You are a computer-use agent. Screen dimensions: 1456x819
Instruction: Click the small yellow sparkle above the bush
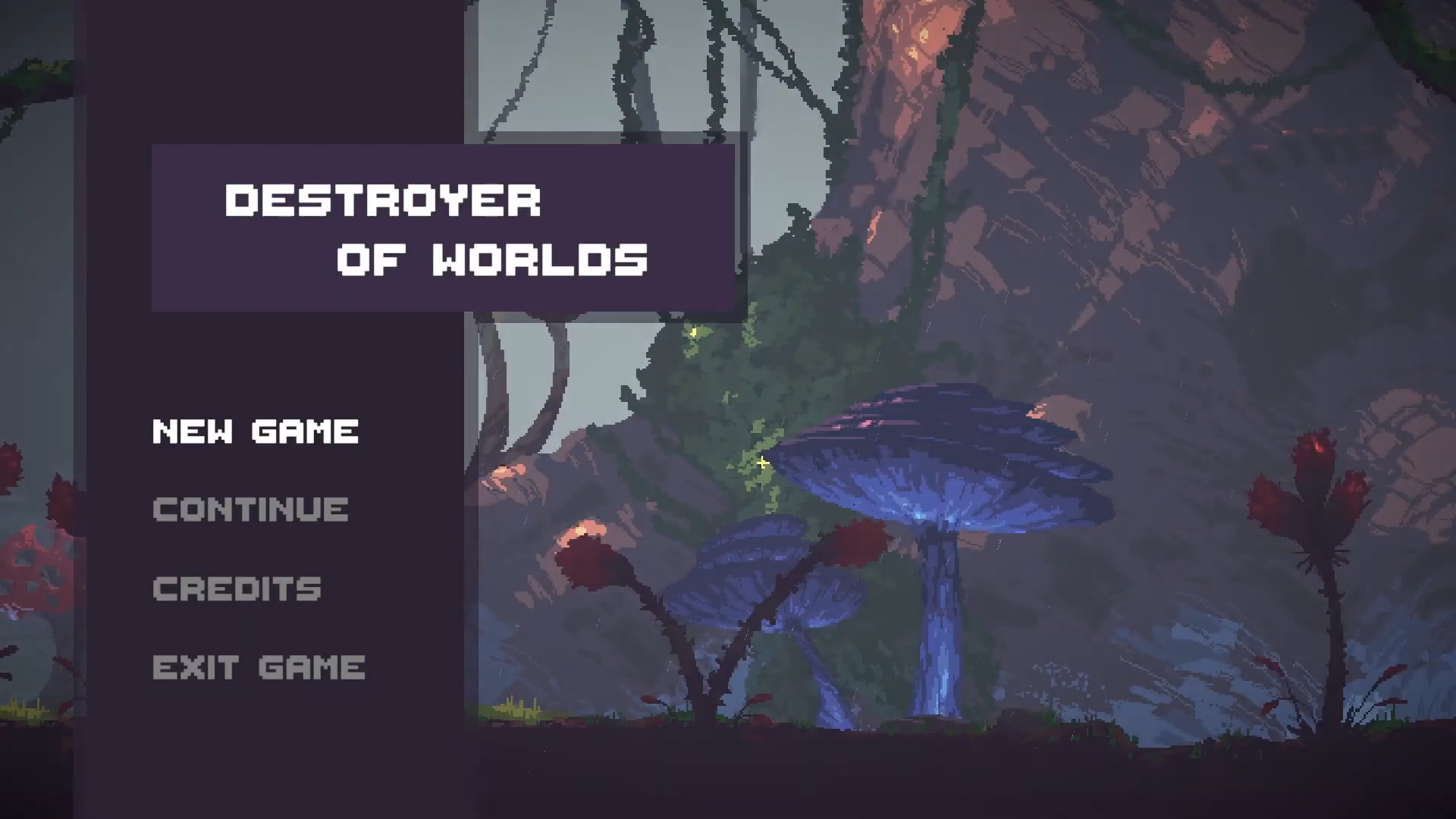tap(693, 332)
